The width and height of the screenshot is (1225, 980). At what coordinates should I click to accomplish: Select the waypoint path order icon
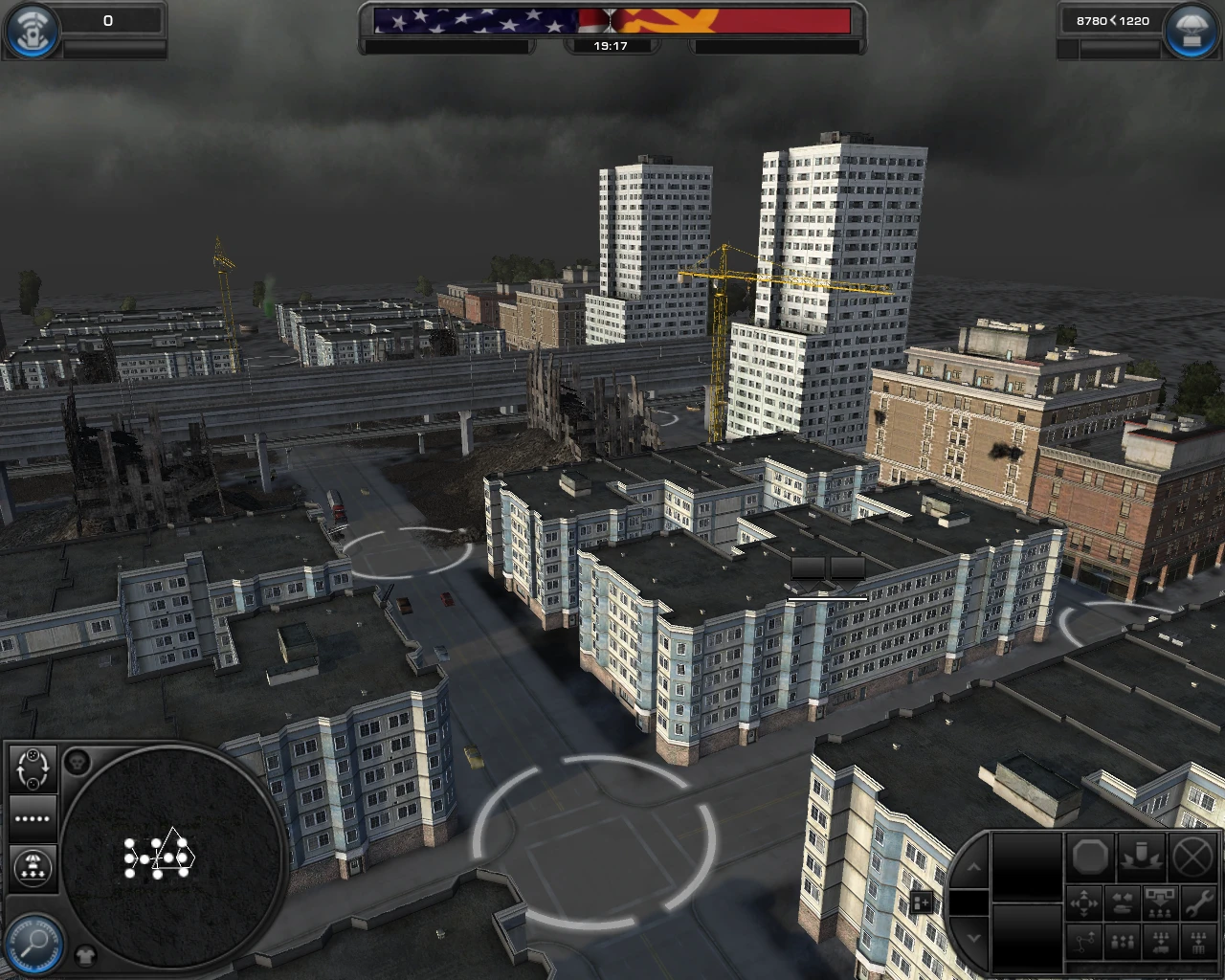[x=1083, y=941]
